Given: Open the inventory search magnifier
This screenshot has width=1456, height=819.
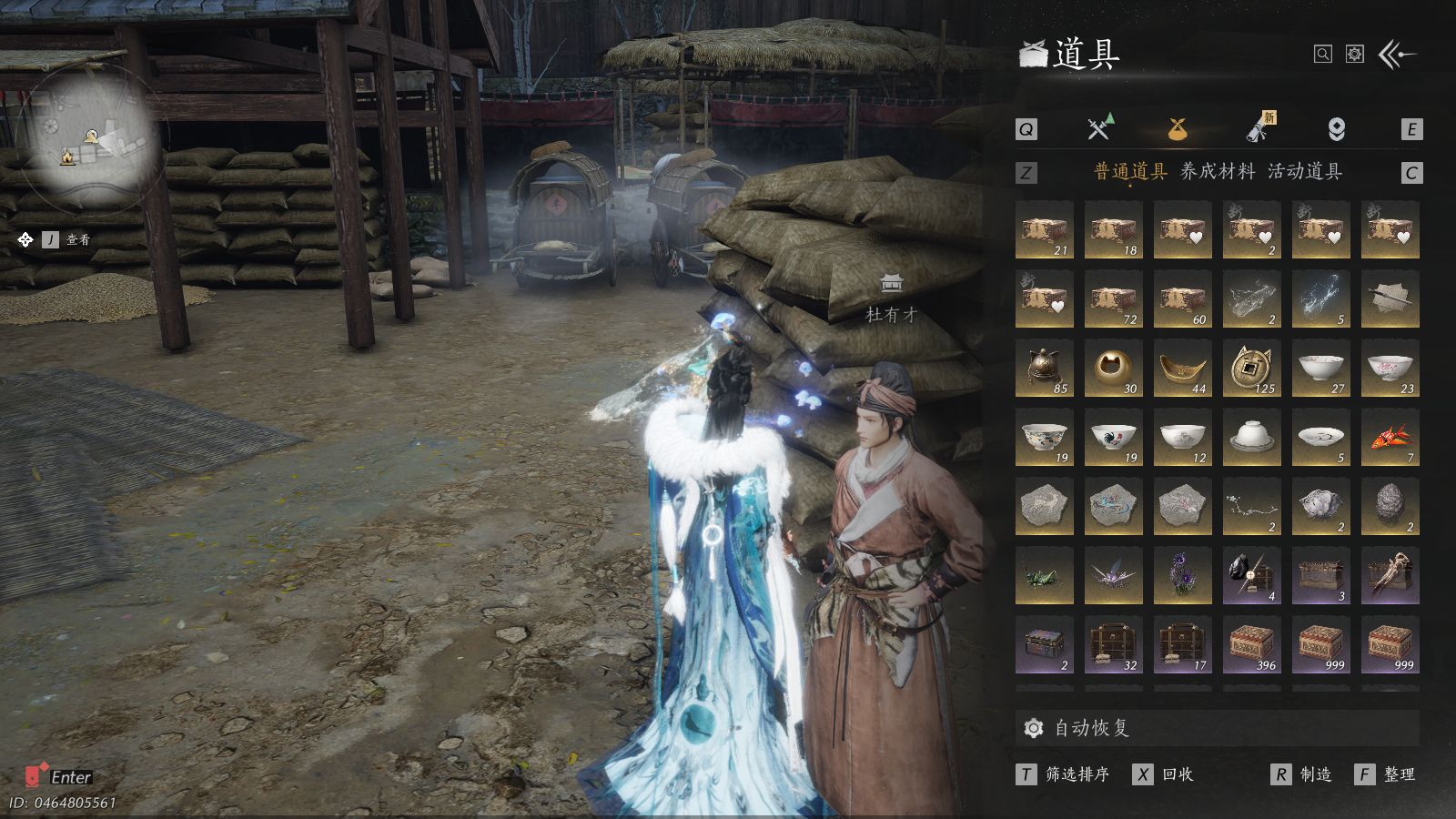Looking at the screenshot, I should tap(1322, 55).
